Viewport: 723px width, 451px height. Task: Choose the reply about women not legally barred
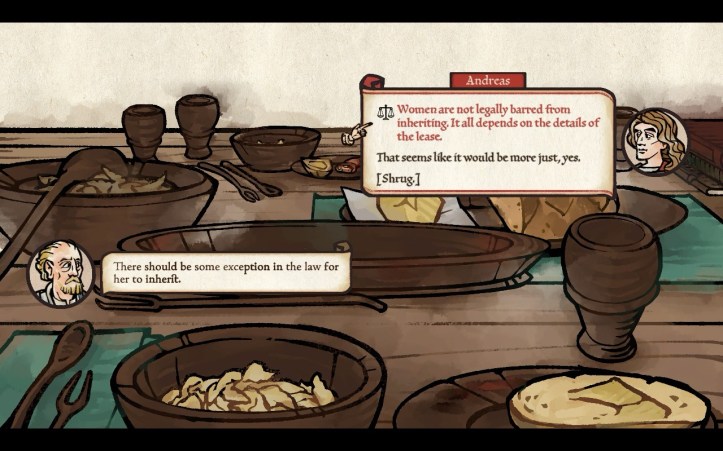497,122
